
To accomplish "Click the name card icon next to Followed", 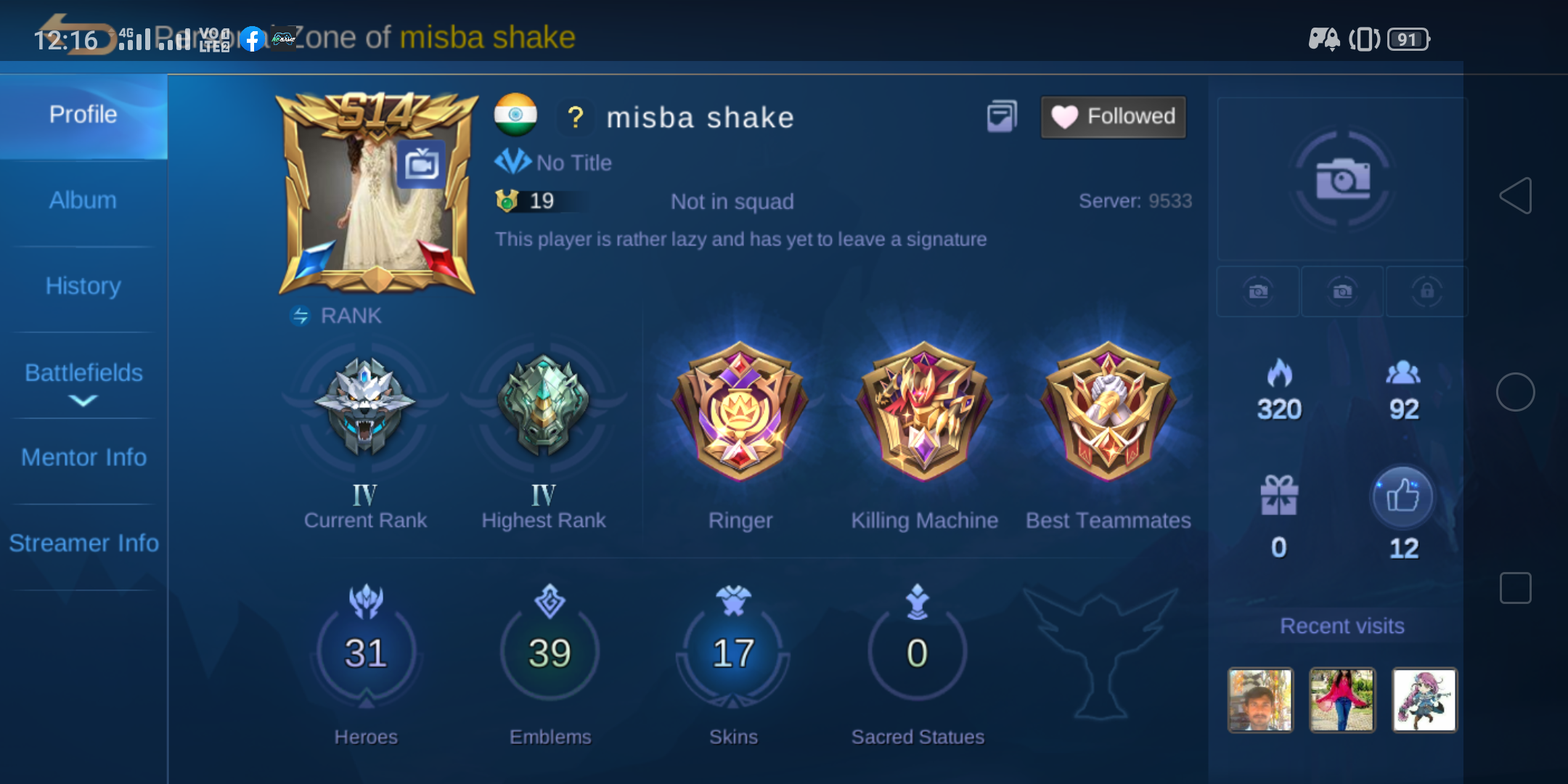I will pos(1003,115).
